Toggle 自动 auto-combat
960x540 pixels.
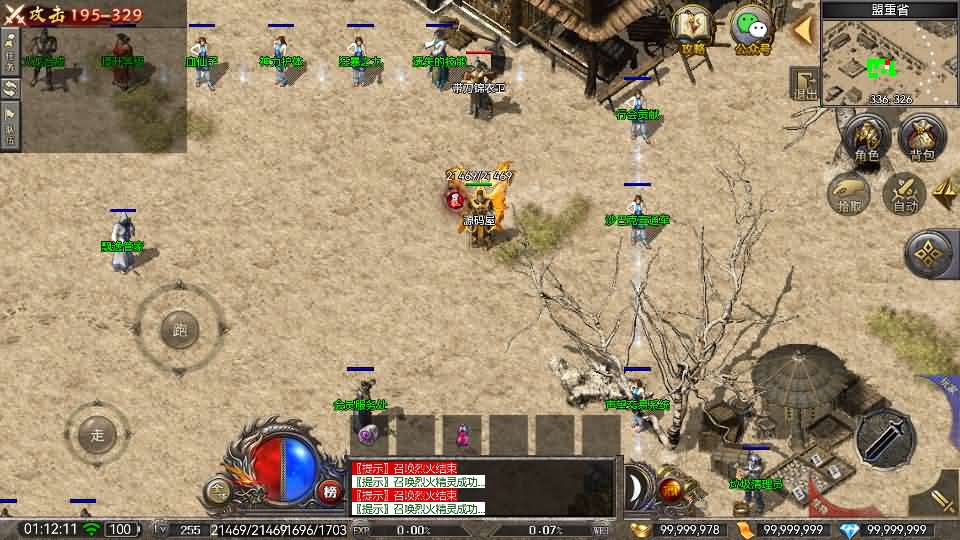click(905, 192)
